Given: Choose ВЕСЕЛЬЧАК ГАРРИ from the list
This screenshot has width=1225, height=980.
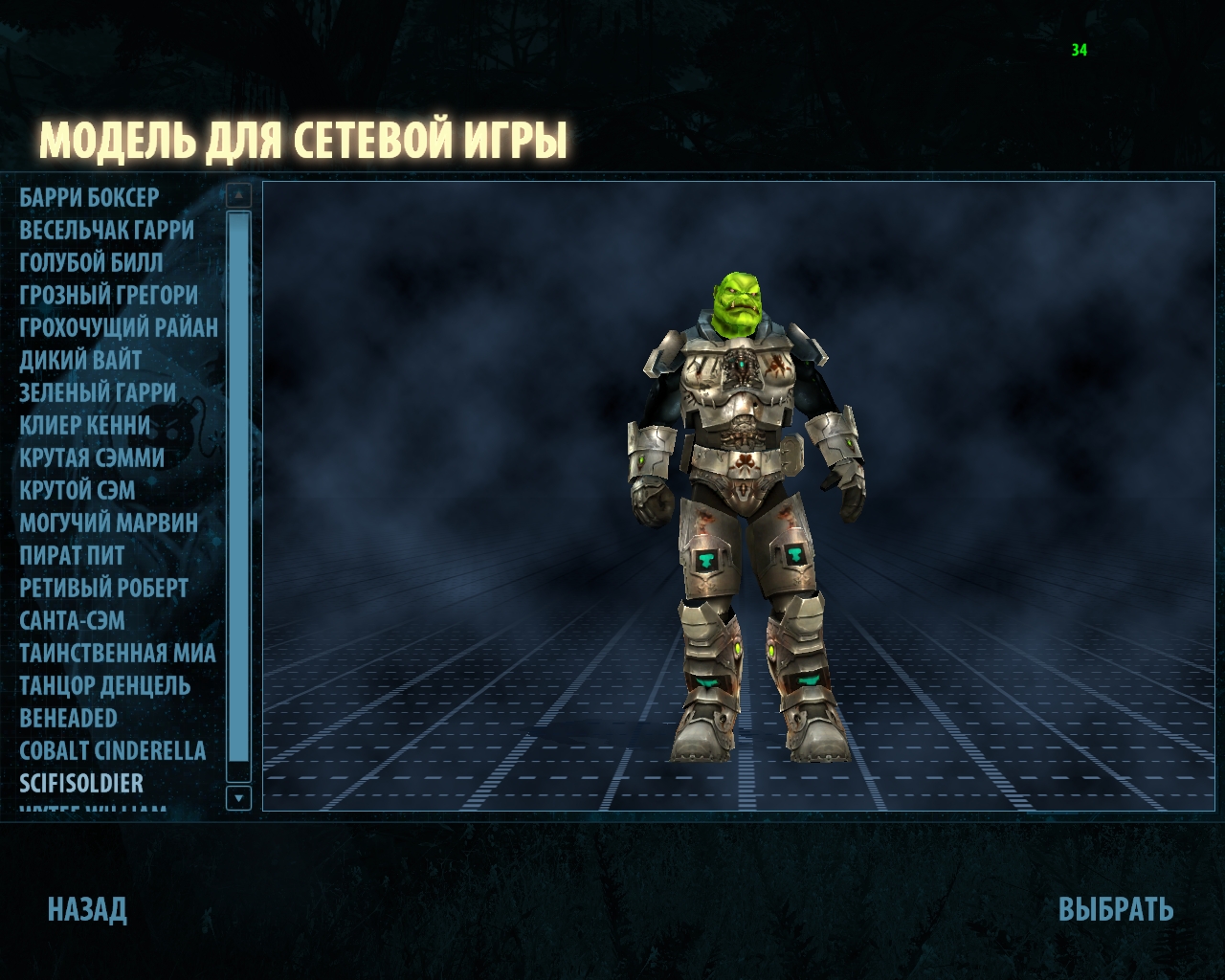Looking at the screenshot, I should pyautogui.click(x=106, y=231).
